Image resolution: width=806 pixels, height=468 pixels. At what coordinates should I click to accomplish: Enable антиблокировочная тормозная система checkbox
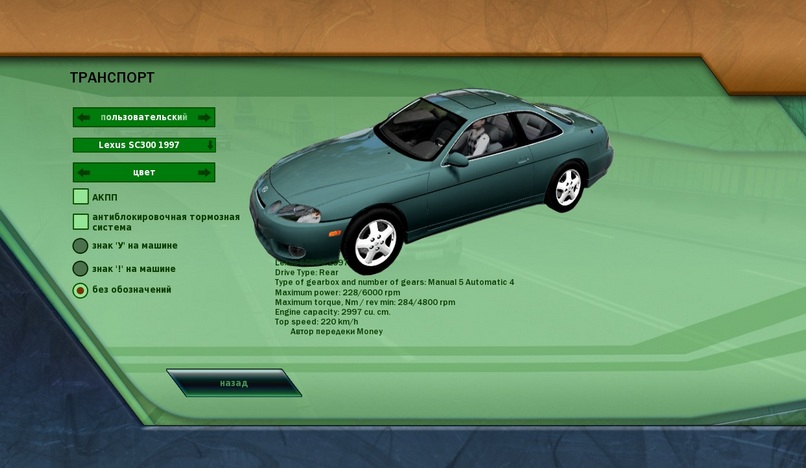81,221
